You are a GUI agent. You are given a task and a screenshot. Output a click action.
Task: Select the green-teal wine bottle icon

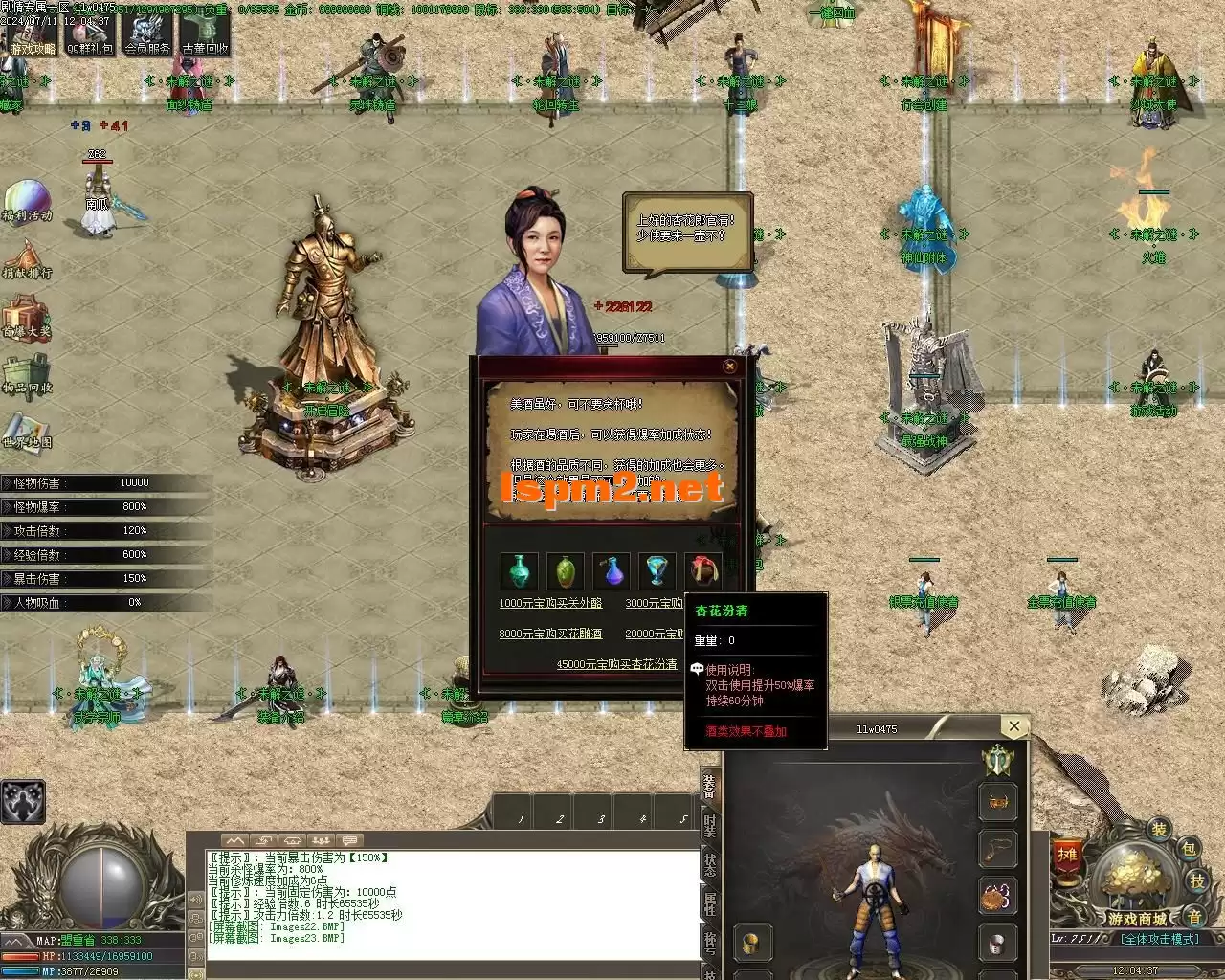[x=519, y=571]
